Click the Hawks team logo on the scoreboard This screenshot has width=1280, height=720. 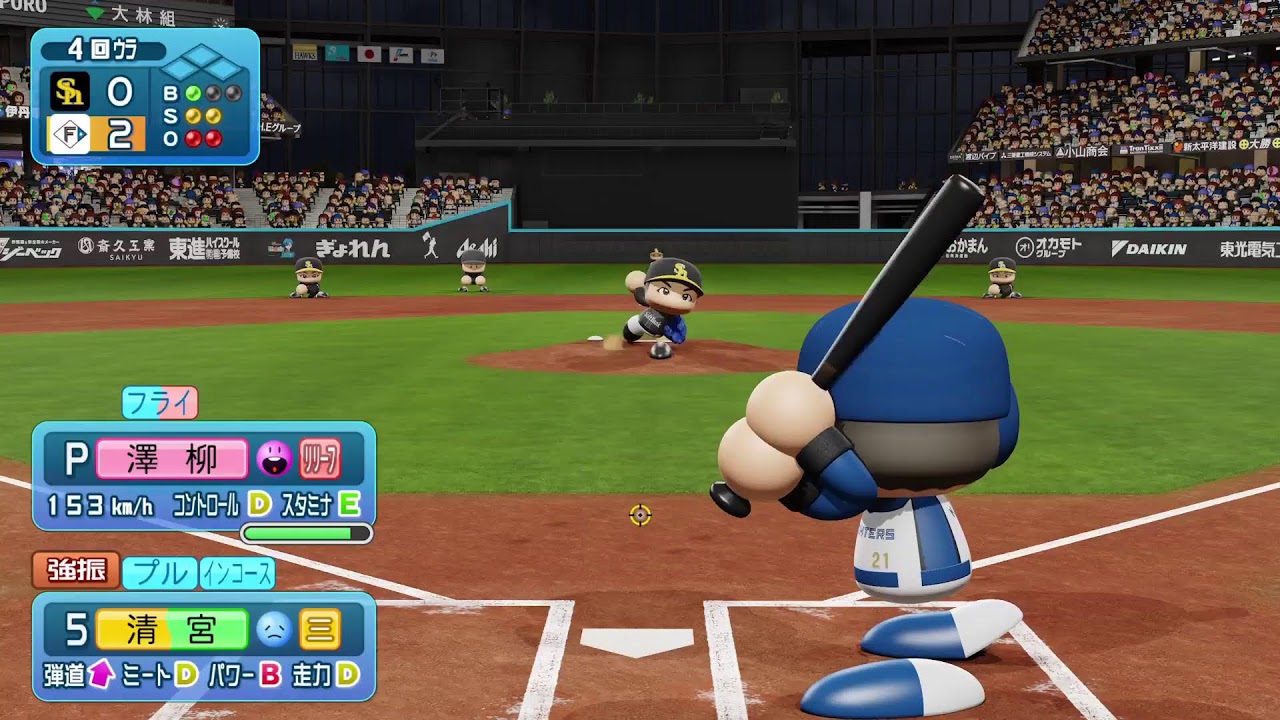pos(70,93)
